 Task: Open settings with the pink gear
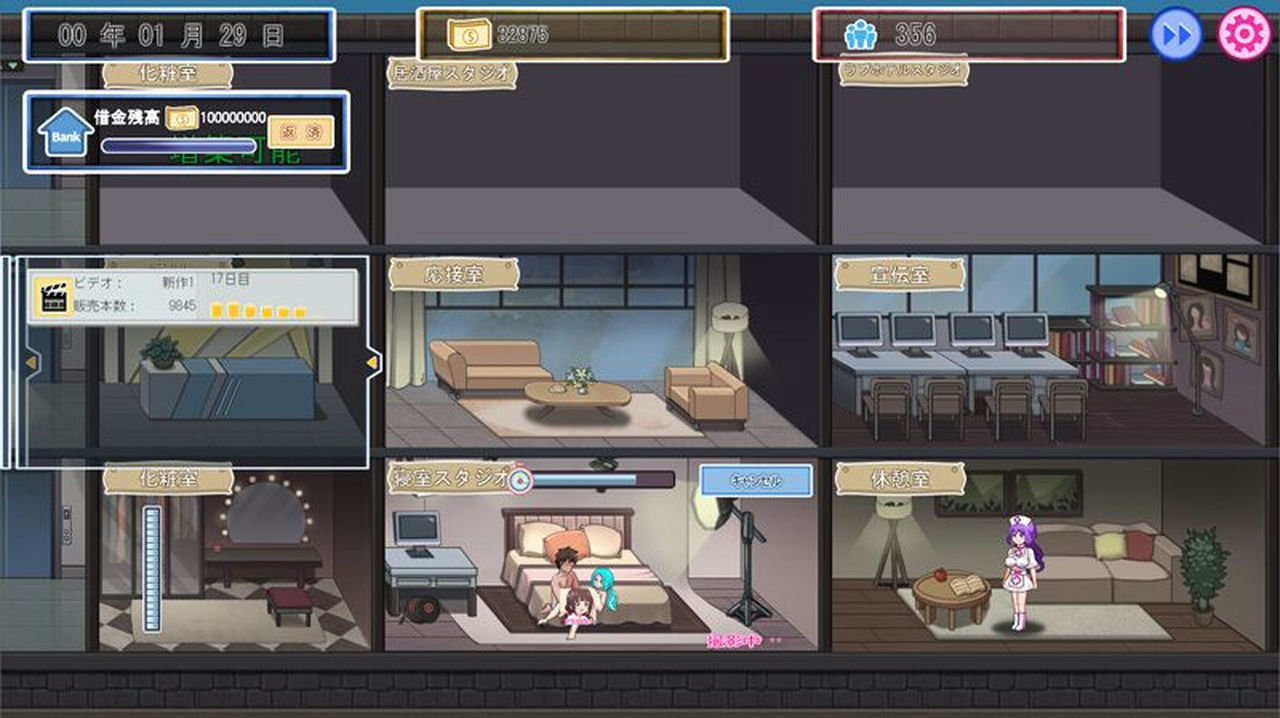[1244, 35]
